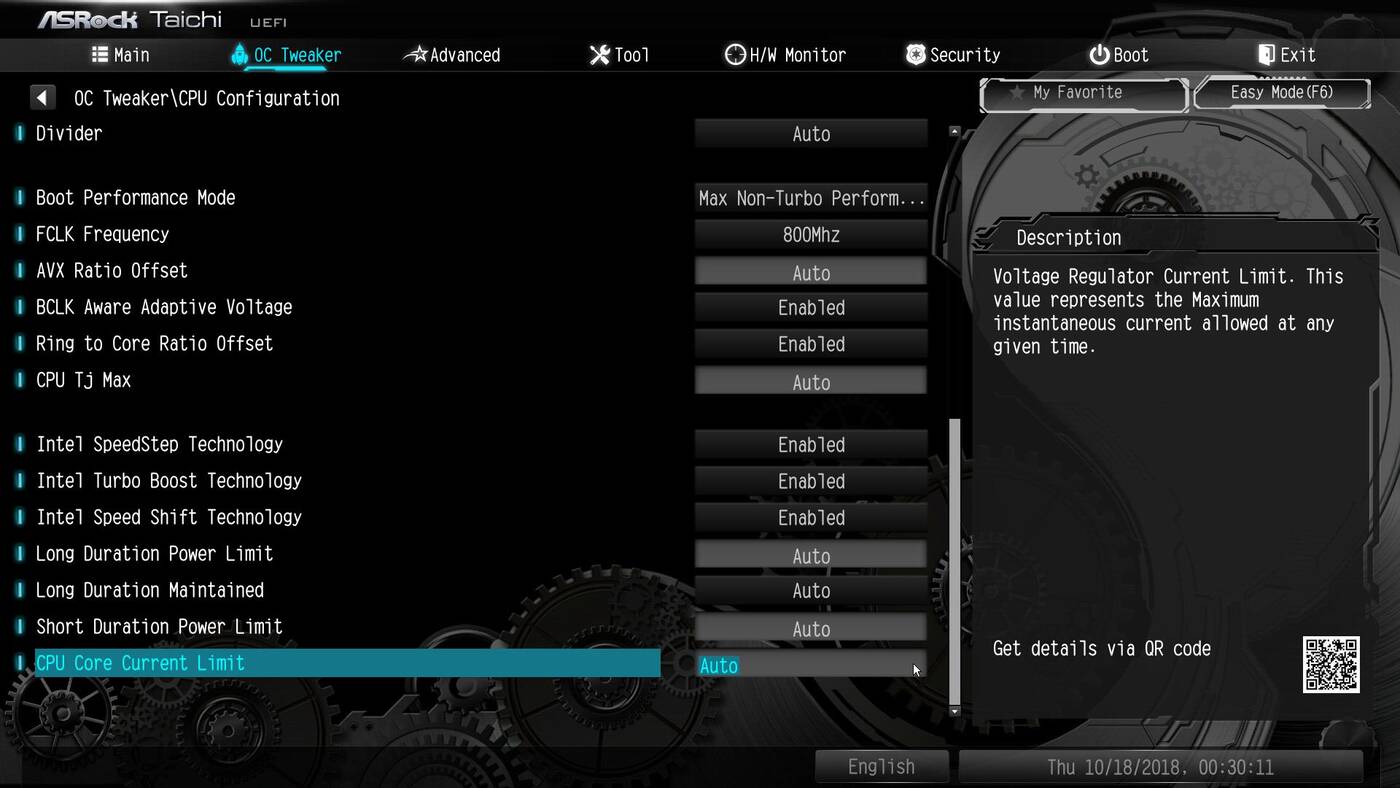1400x788 pixels.
Task: Change the English language setting
Action: (881, 767)
